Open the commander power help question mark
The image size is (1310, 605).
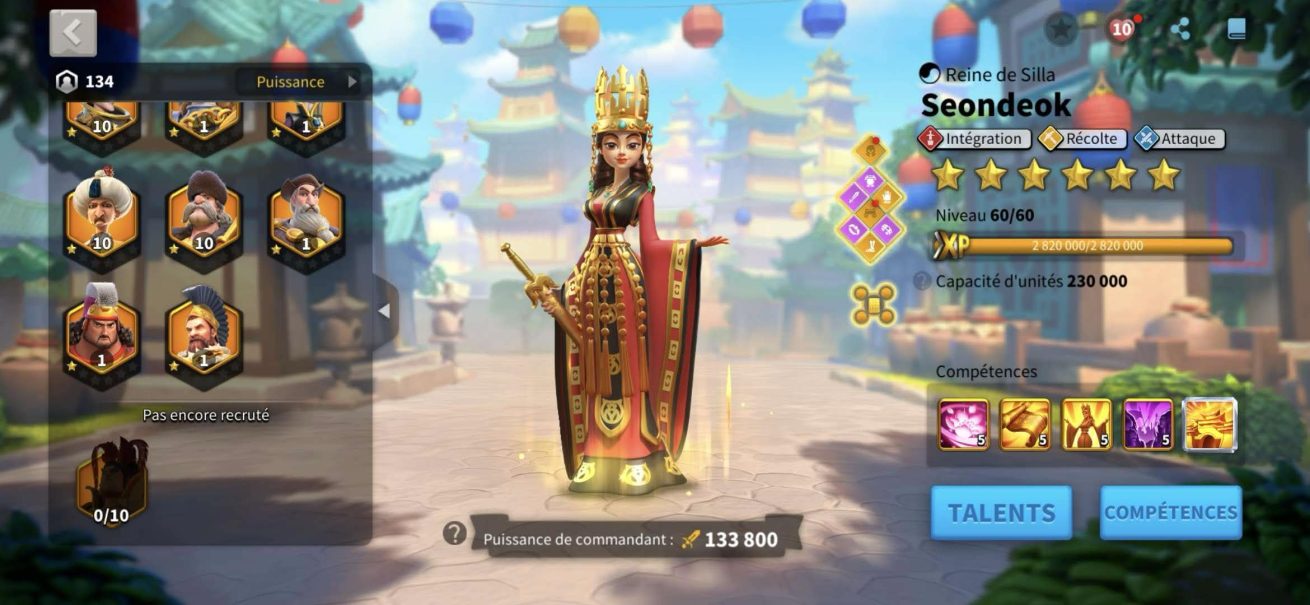coord(455,534)
